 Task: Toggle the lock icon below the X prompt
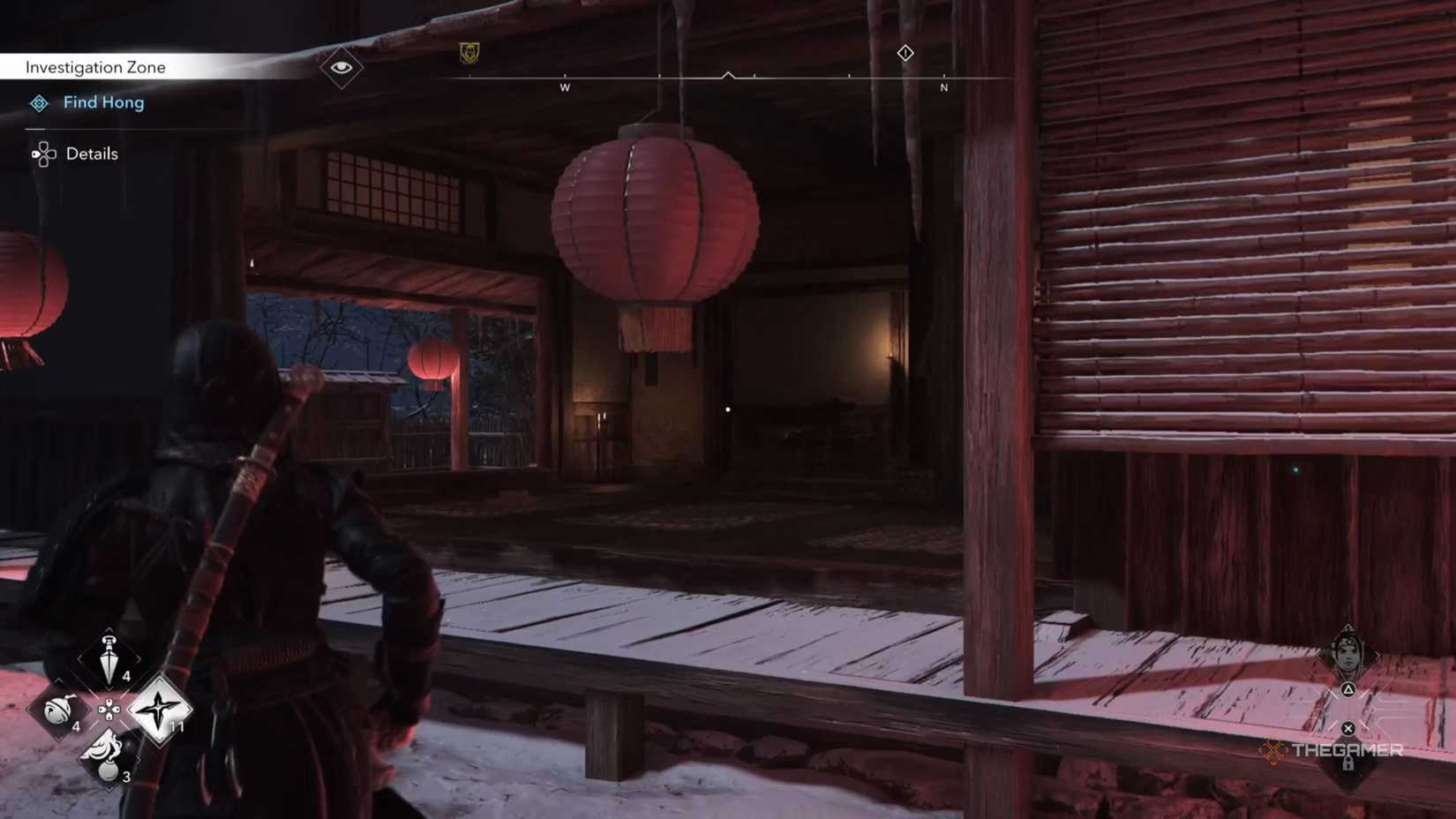tap(1348, 764)
